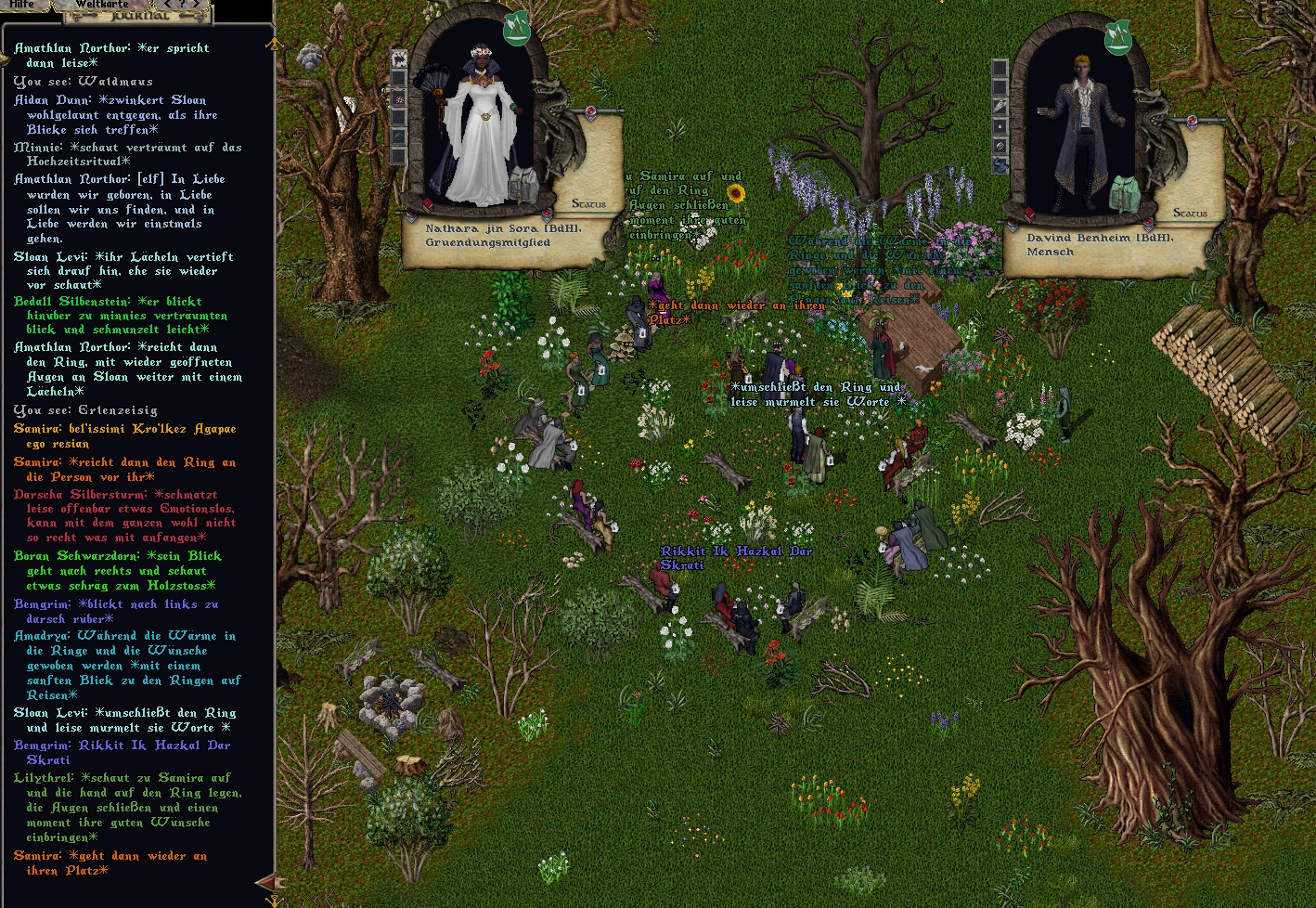The width and height of the screenshot is (1316, 908).
Task: Open the red book on Nathara's paperdoll
Action: [x=428, y=203]
